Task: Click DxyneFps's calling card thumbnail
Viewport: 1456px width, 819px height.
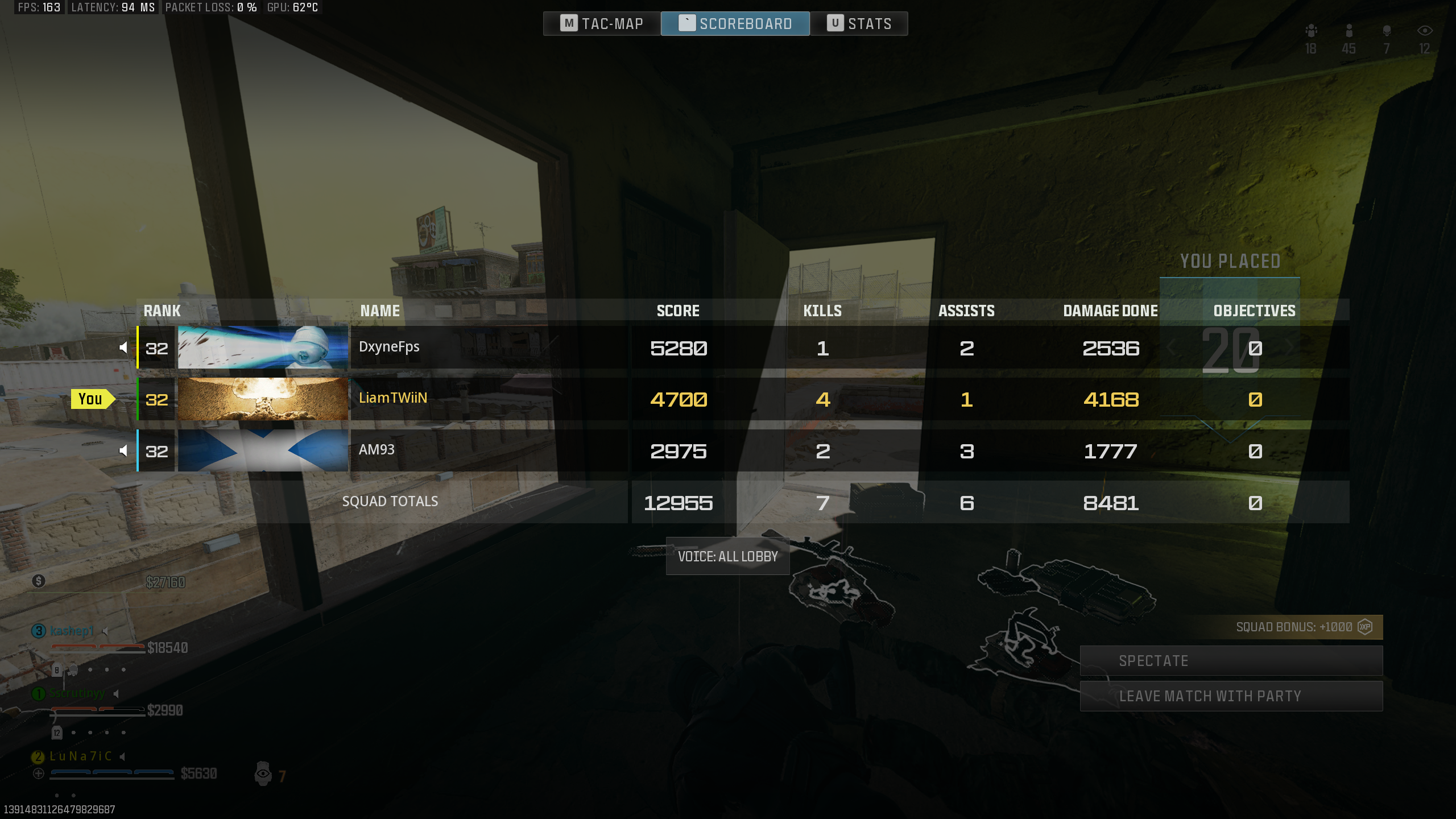Action: [x=263, y=348]
